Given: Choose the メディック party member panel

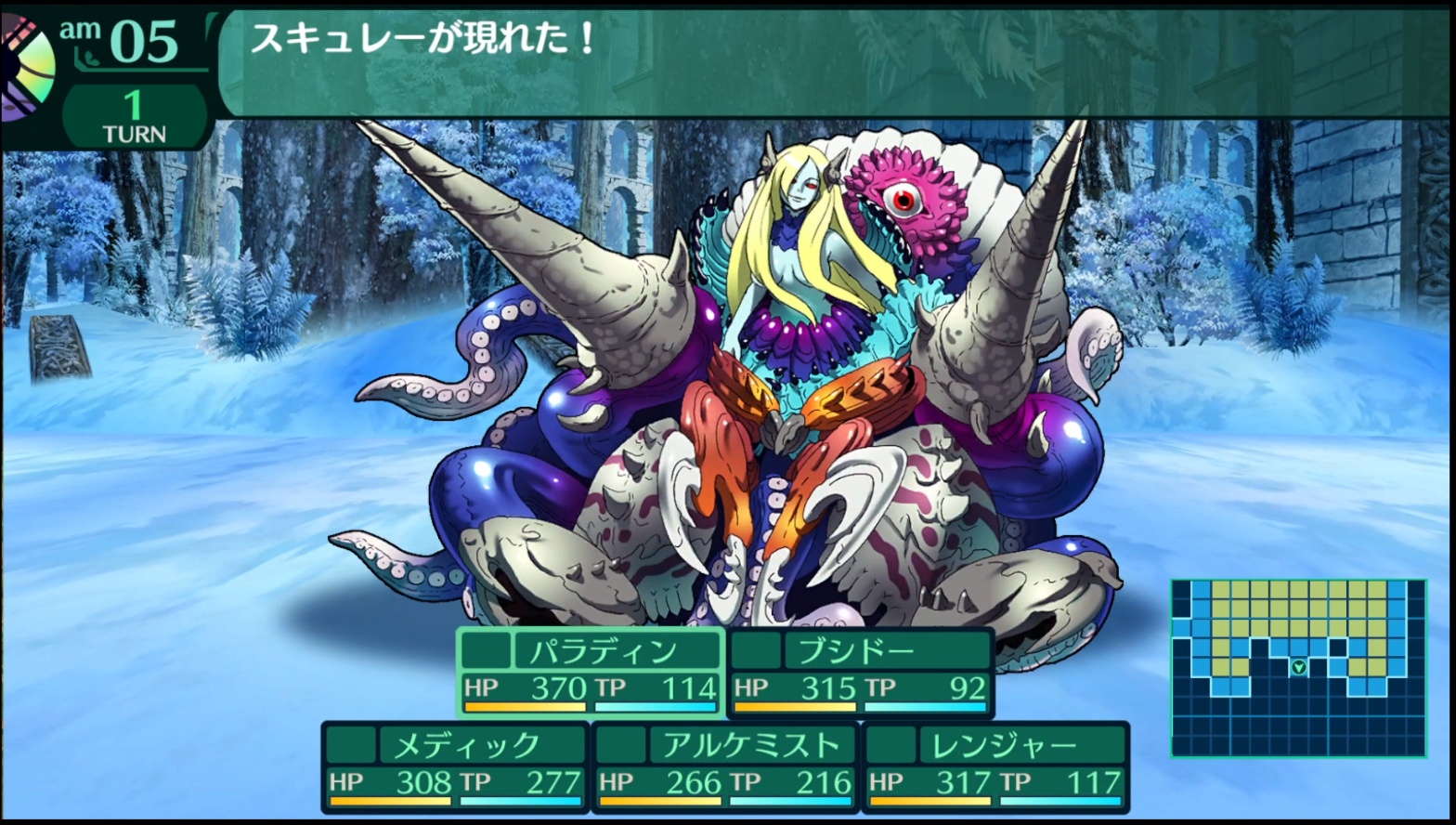Looking at the screenshot, I should point(455,766).
